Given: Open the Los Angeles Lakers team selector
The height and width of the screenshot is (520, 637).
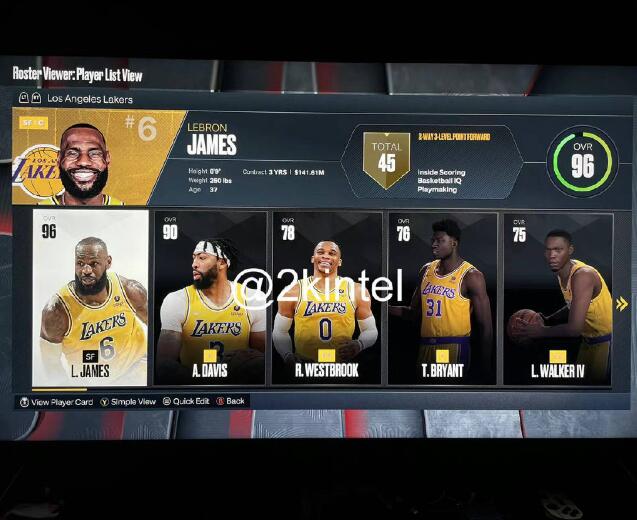Looking at the screenshot, I should pyautogui.click(x=89, y=99).
